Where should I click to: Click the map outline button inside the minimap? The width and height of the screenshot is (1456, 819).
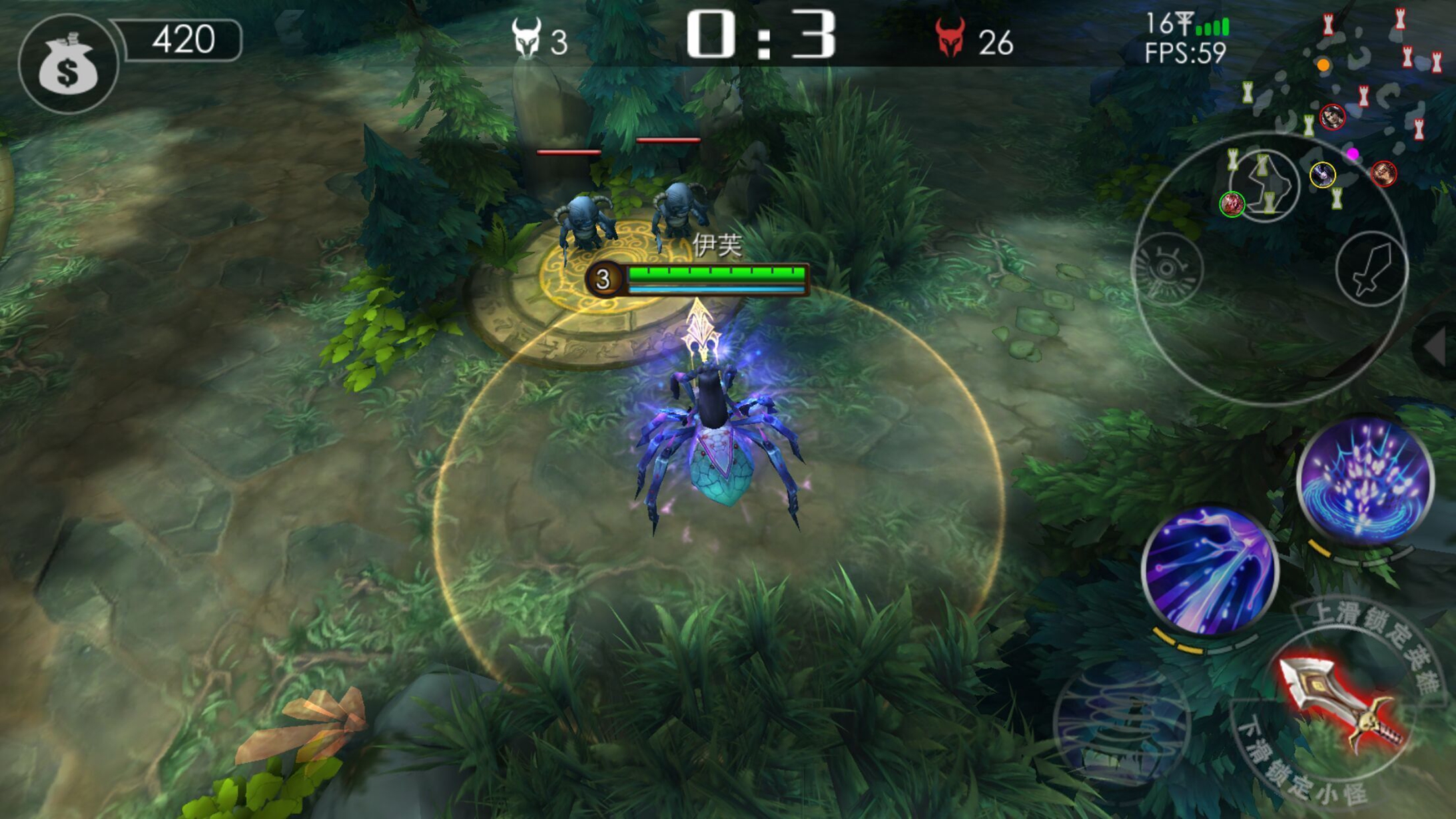pyautogui.click(x=1264, y=184)
